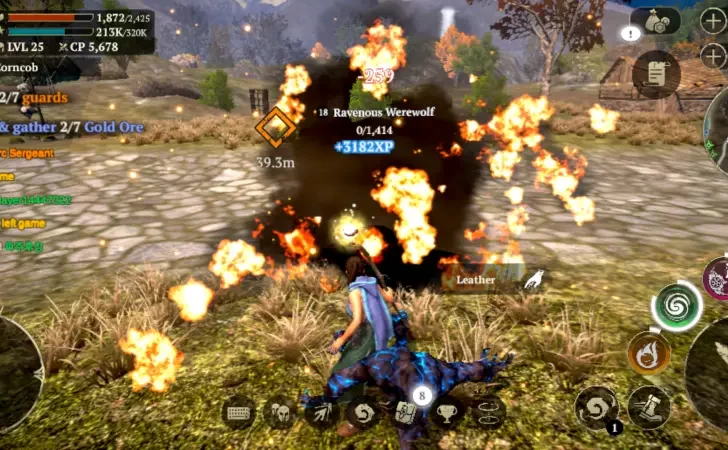The width and height of the screenshot is (728, 450).
Task: Tap the upper plus button
Action: 712,22
